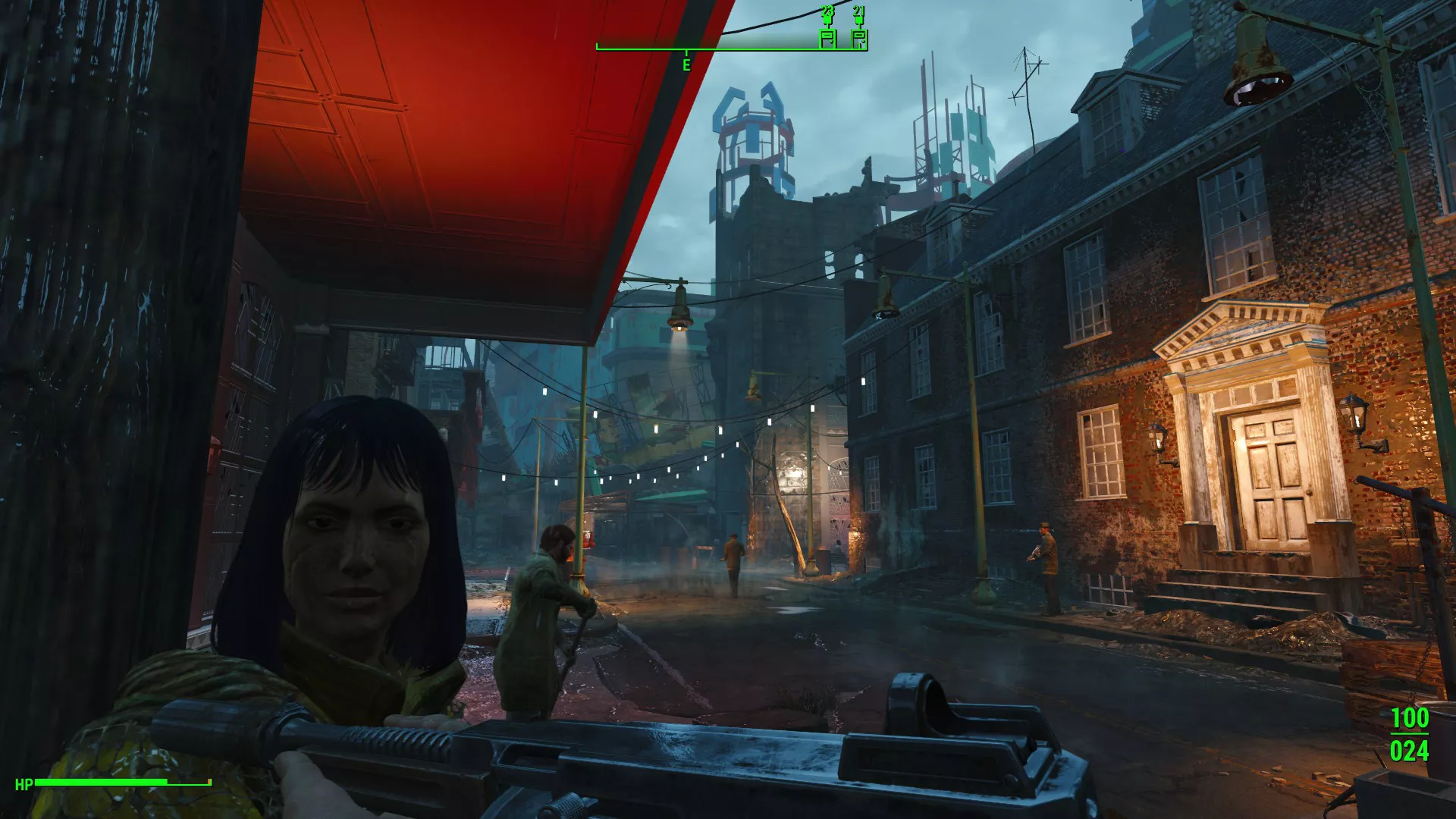Select the compass marker labeled 21

point(858,37)
